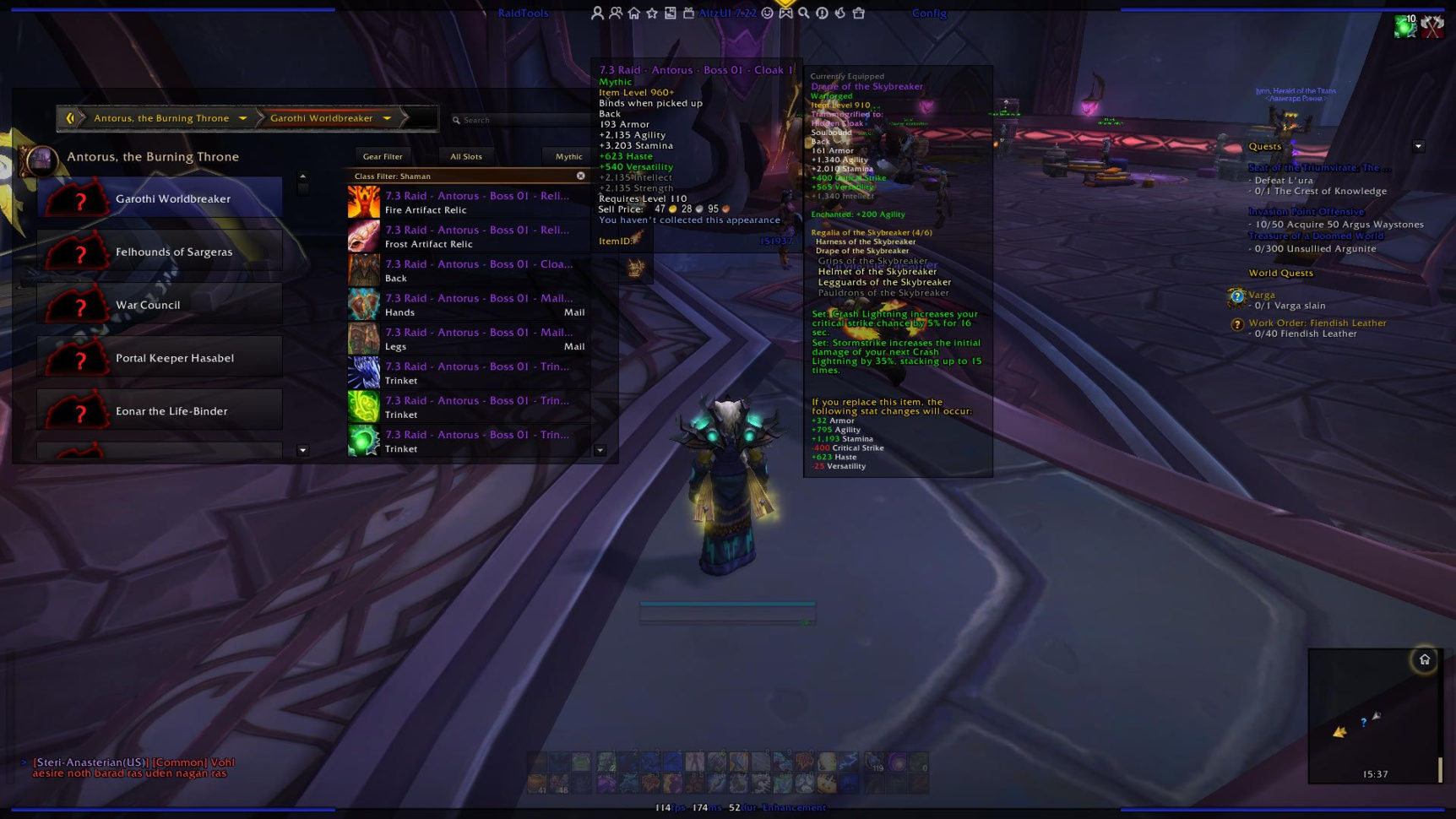Open search via the magnifying glass icon
Image resolution: width=1456 pixels, height=819 pixels.
[x=803, y=13]
